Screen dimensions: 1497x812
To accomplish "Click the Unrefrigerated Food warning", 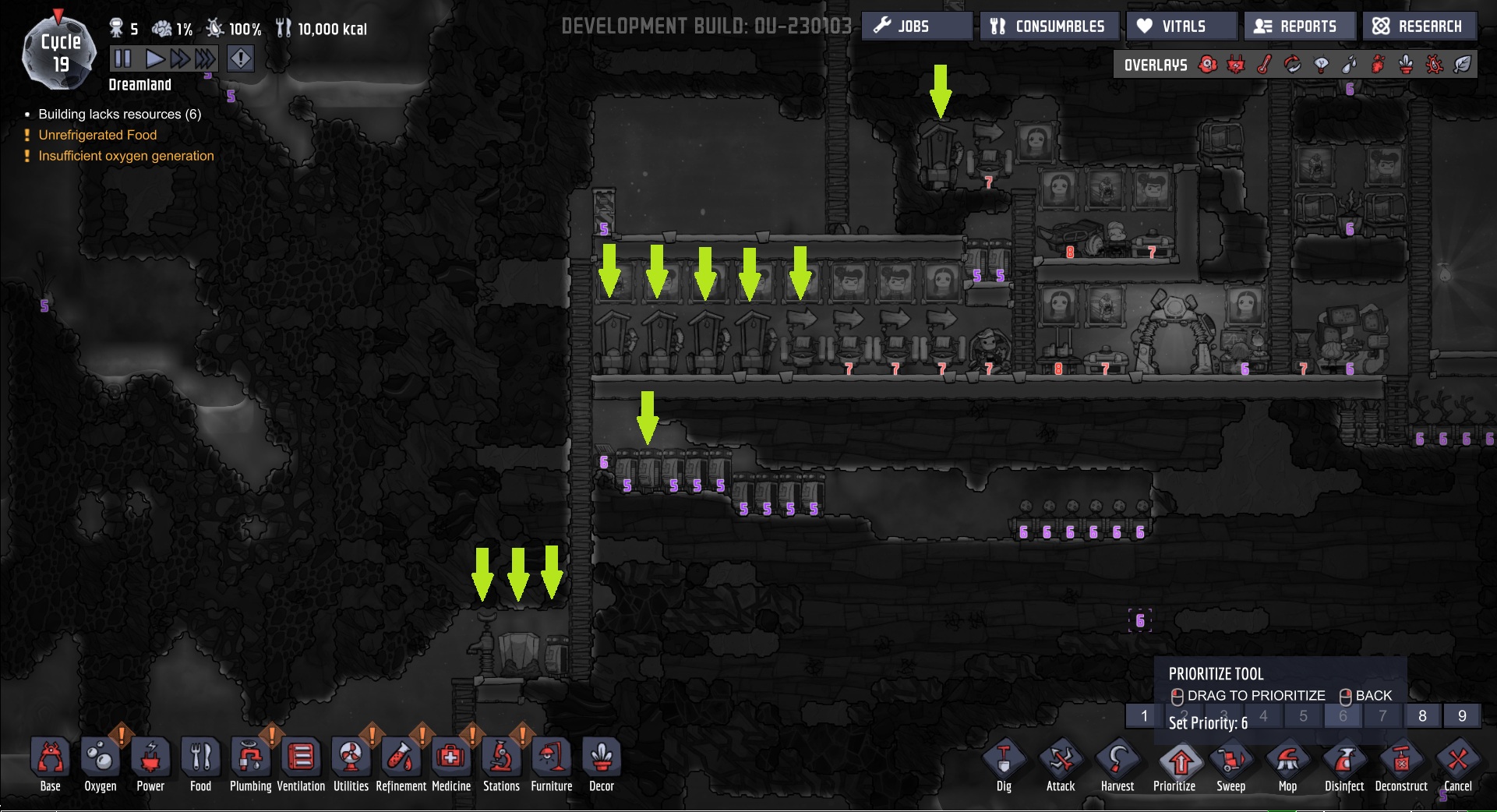I will 98,135.
